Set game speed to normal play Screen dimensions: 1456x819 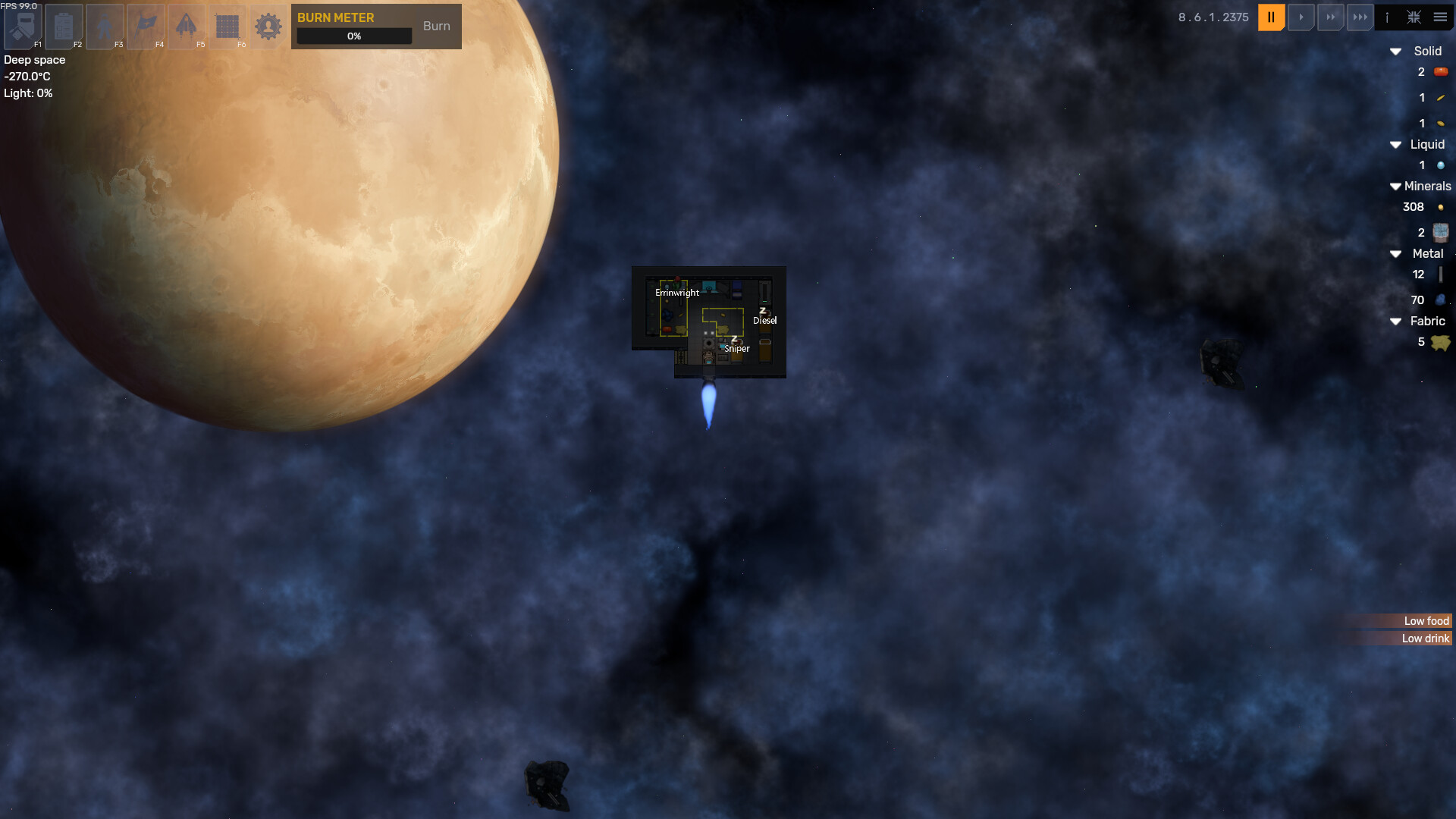click(1301, 17)
